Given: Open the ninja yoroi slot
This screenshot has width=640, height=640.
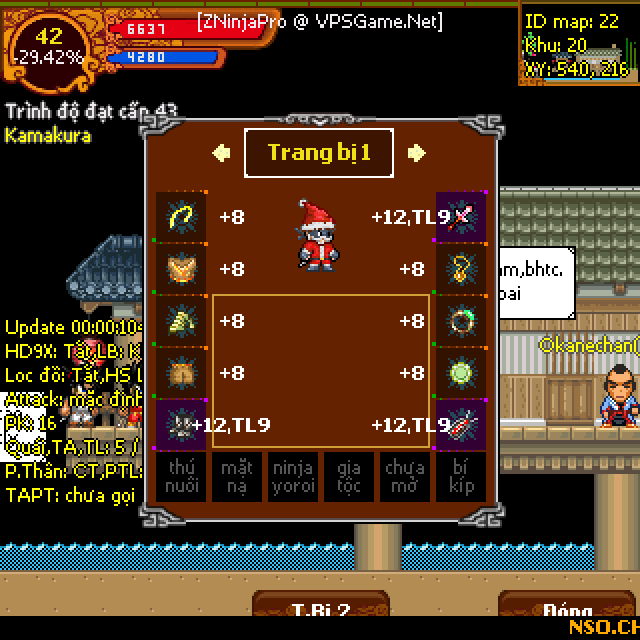Looking at the screenshot, I should 292,476.
